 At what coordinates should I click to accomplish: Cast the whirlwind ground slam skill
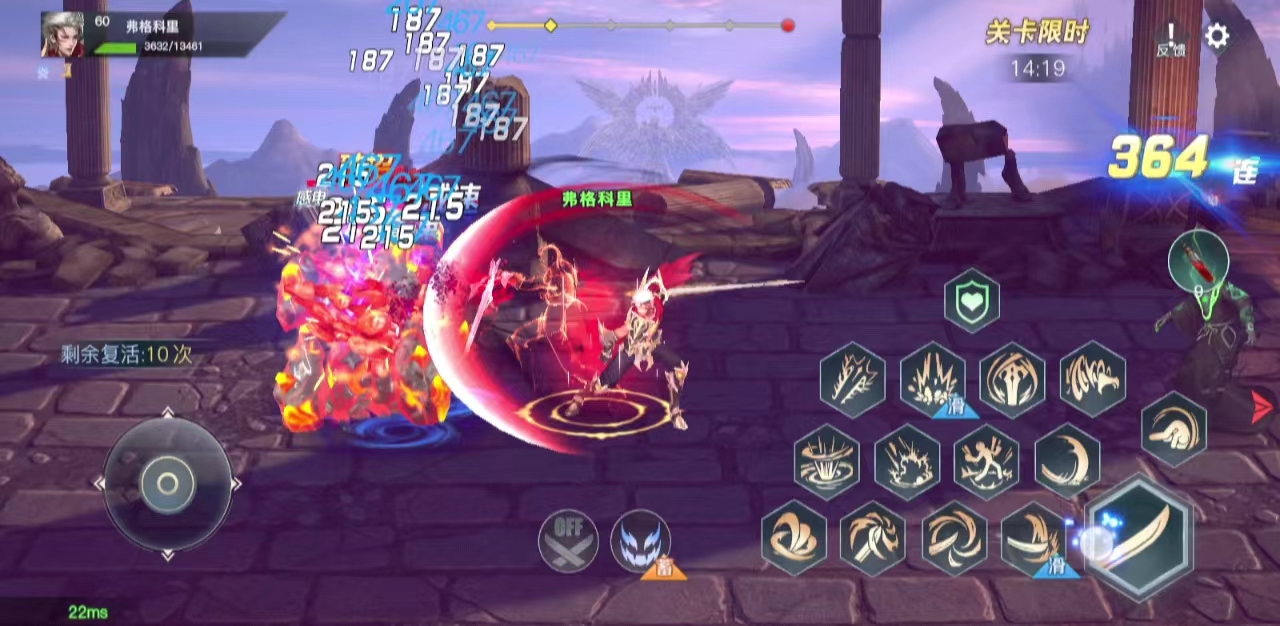tap(827, 461)
